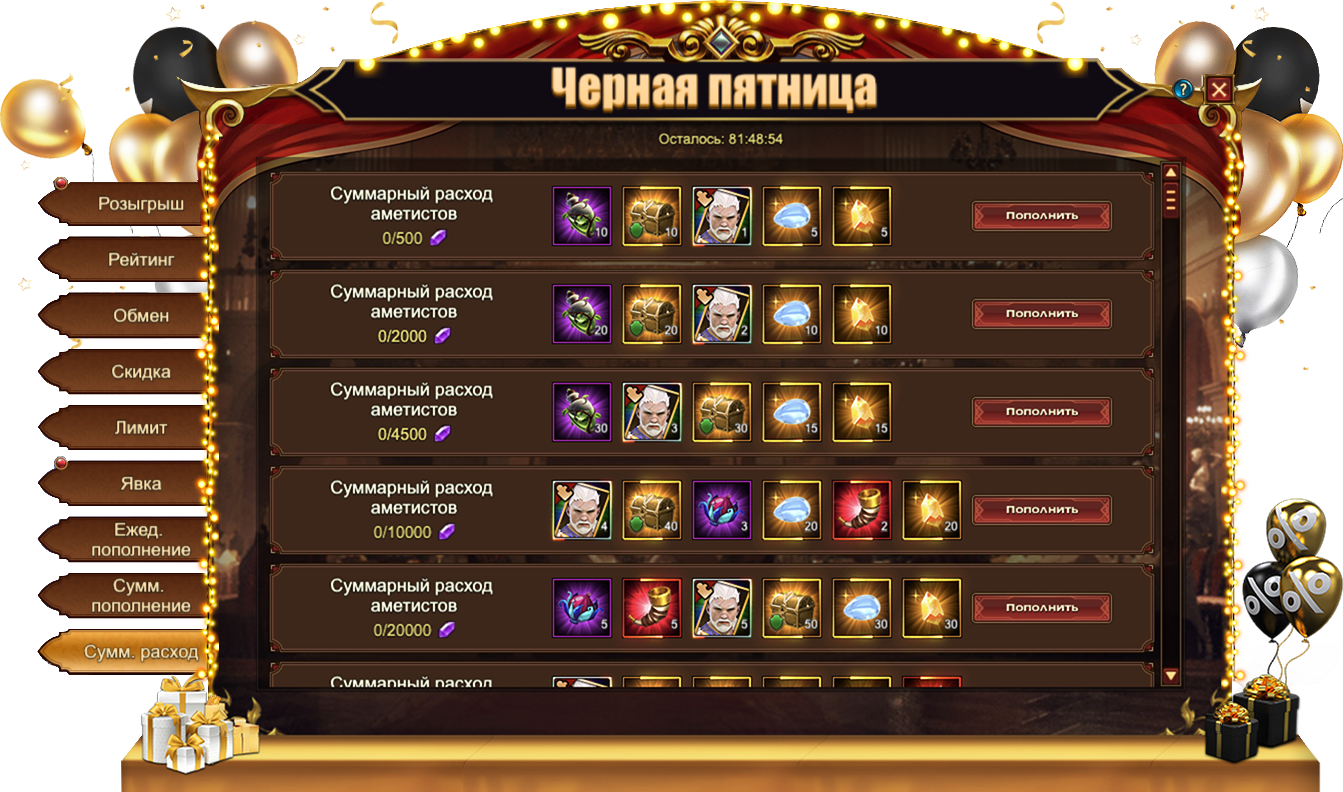
Task: Inspect the green potion reward in 0/500 row
Action: (x=581, y=216)
